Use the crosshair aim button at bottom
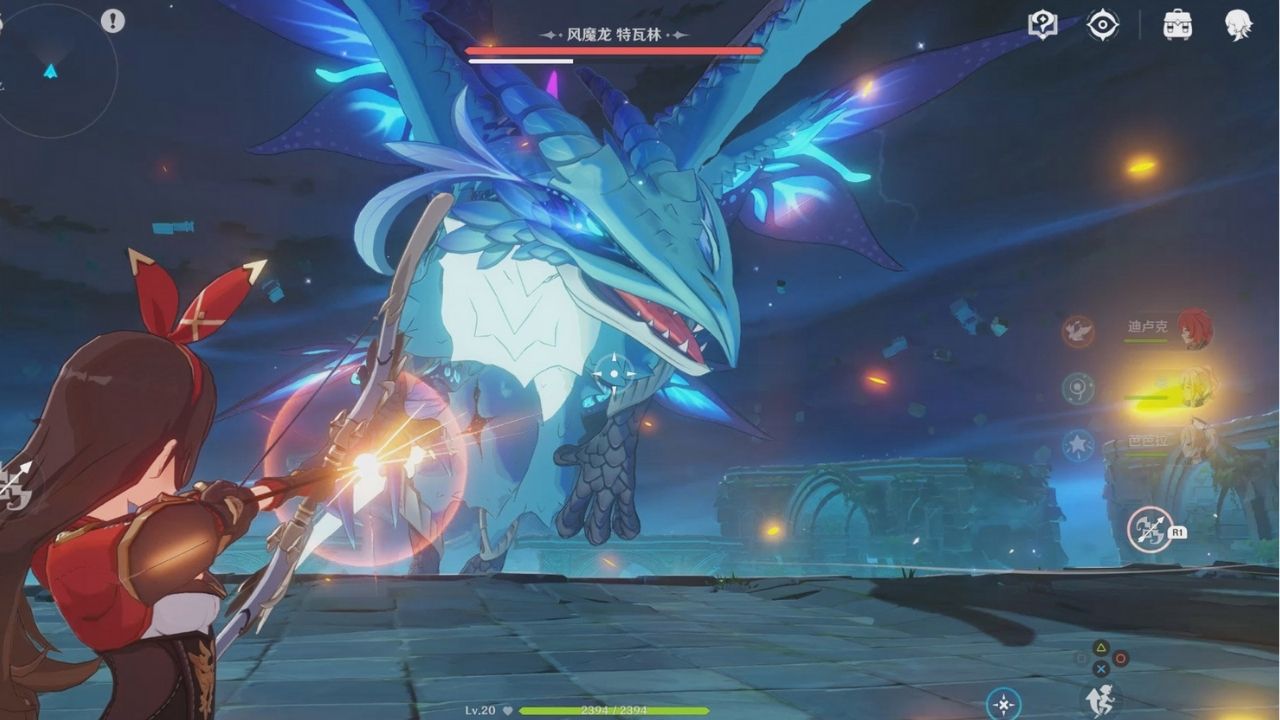This screenshot has height=720, width=1280. (x=1003, y=704)
